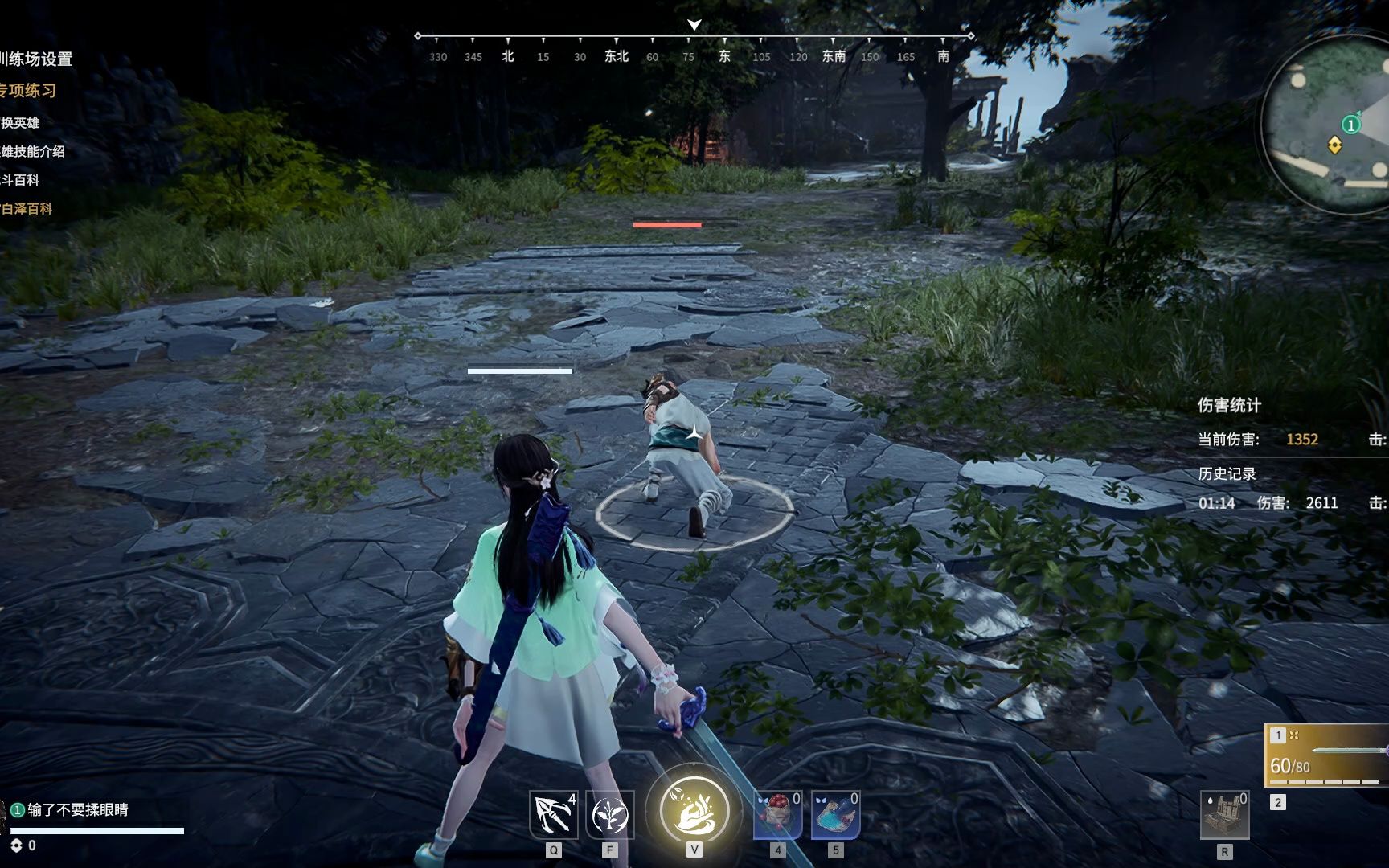
Task: Click the weapon slot 2 indicator
Action: [1278, 801]
